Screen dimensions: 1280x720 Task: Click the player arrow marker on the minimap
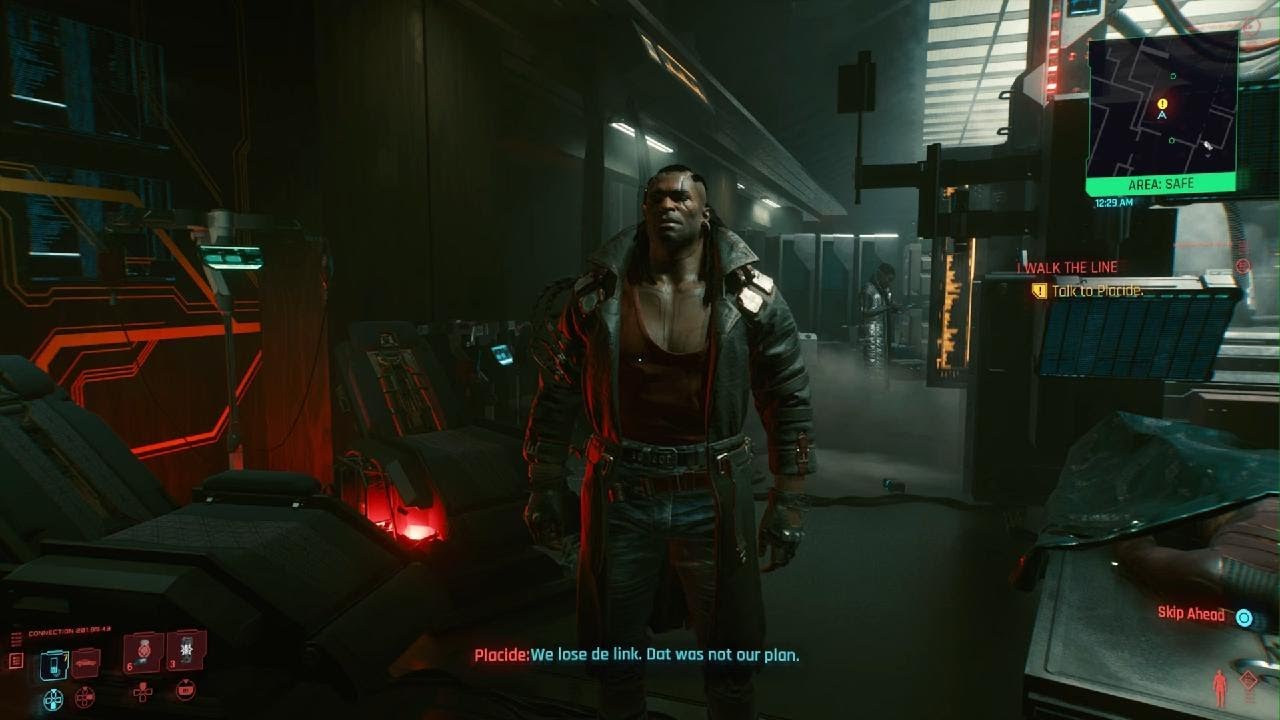tap(1162, 115)
